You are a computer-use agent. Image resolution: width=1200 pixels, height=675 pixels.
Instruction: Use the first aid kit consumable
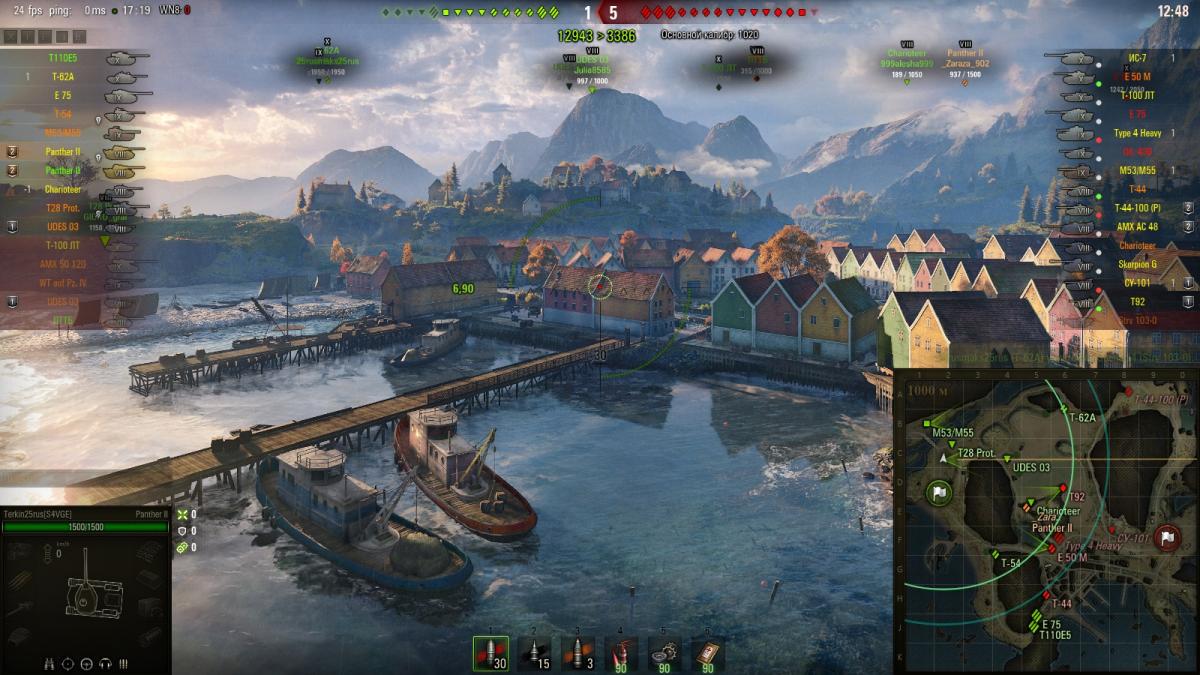(x=708, y=653)
